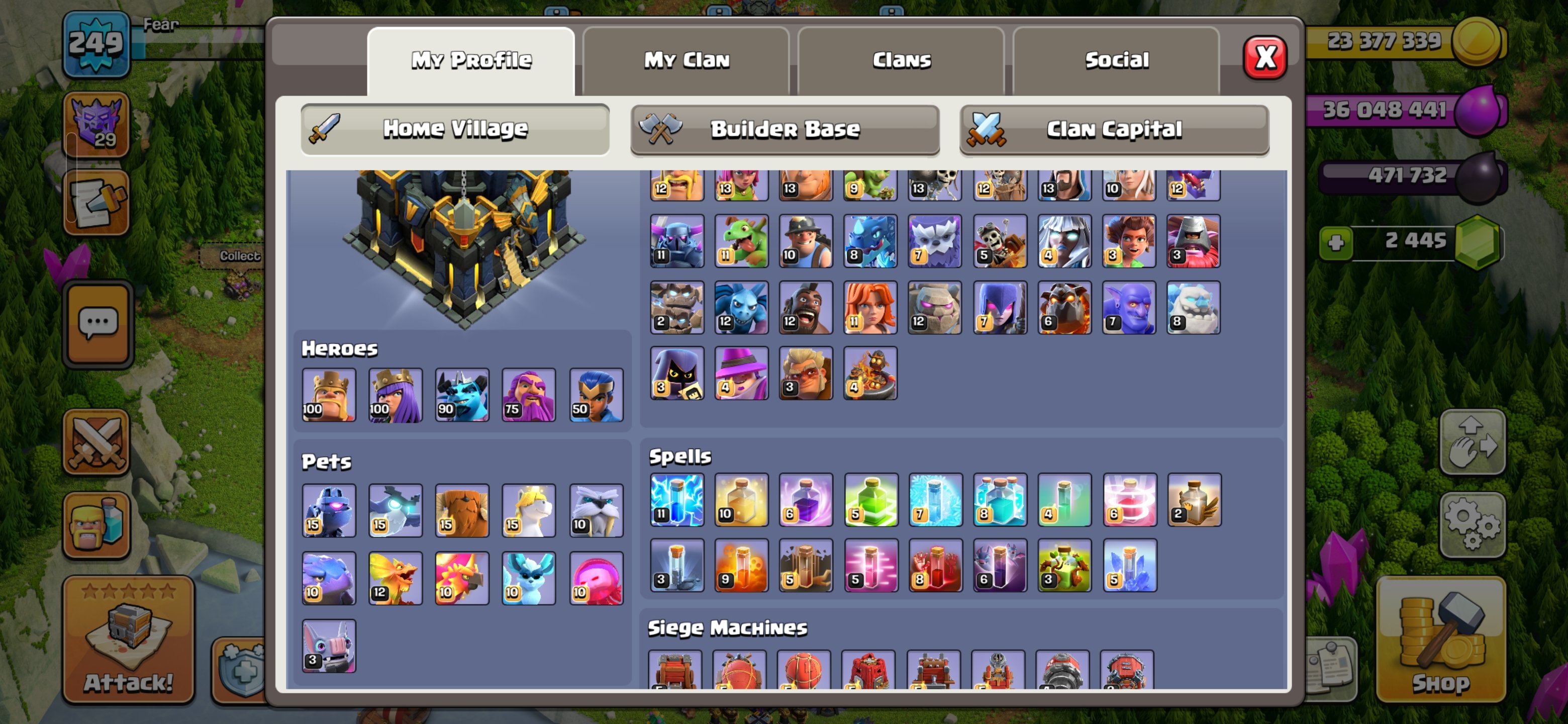This screenshot has width=1568, height=724.
Task: Select the P.E.K.K.A troop icon
Action: (677, 241)
